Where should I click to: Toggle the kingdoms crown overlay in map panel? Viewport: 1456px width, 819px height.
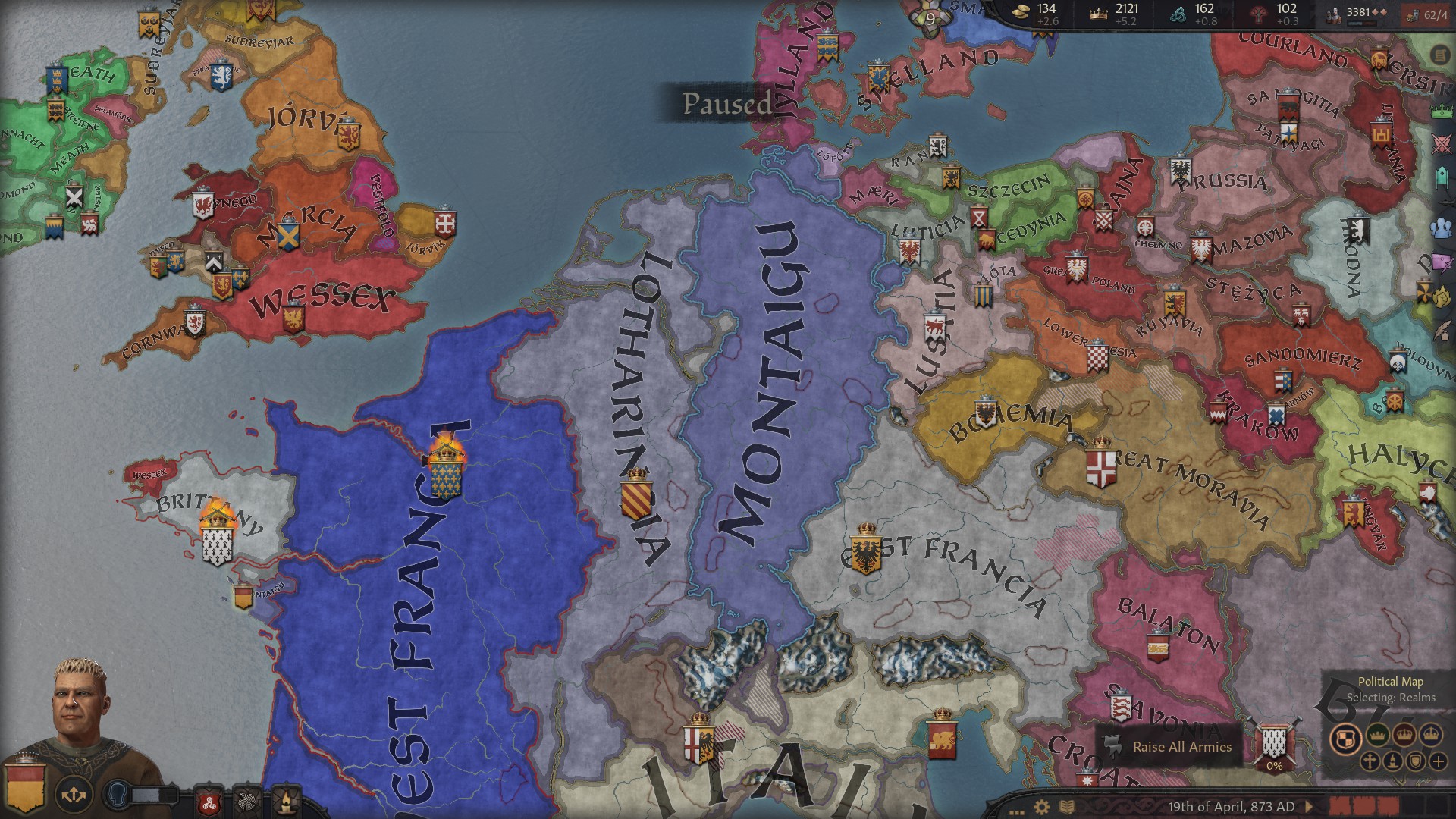point(1404,736)
